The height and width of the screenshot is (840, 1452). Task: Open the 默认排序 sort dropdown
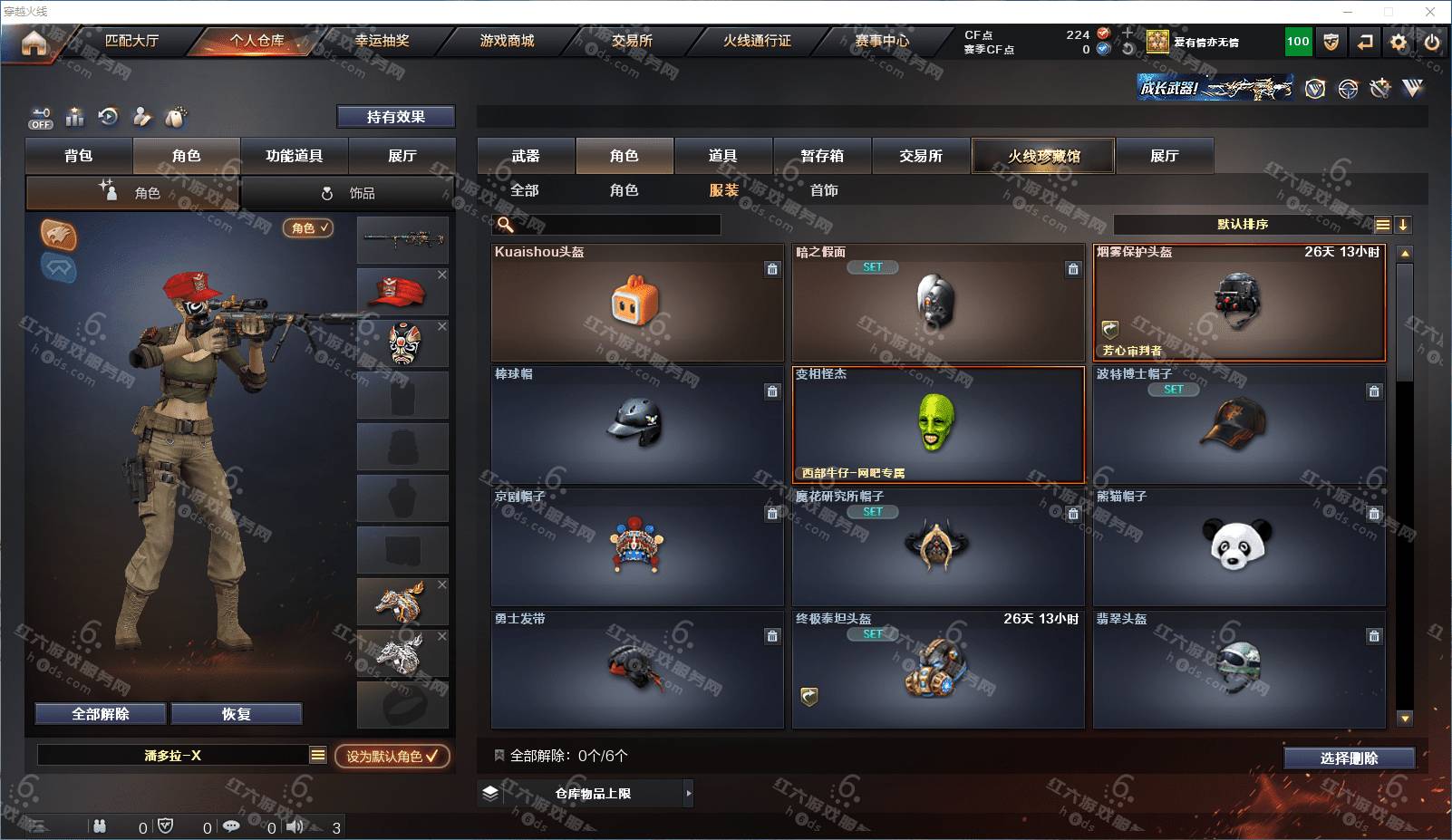(x=1244, y=225)
